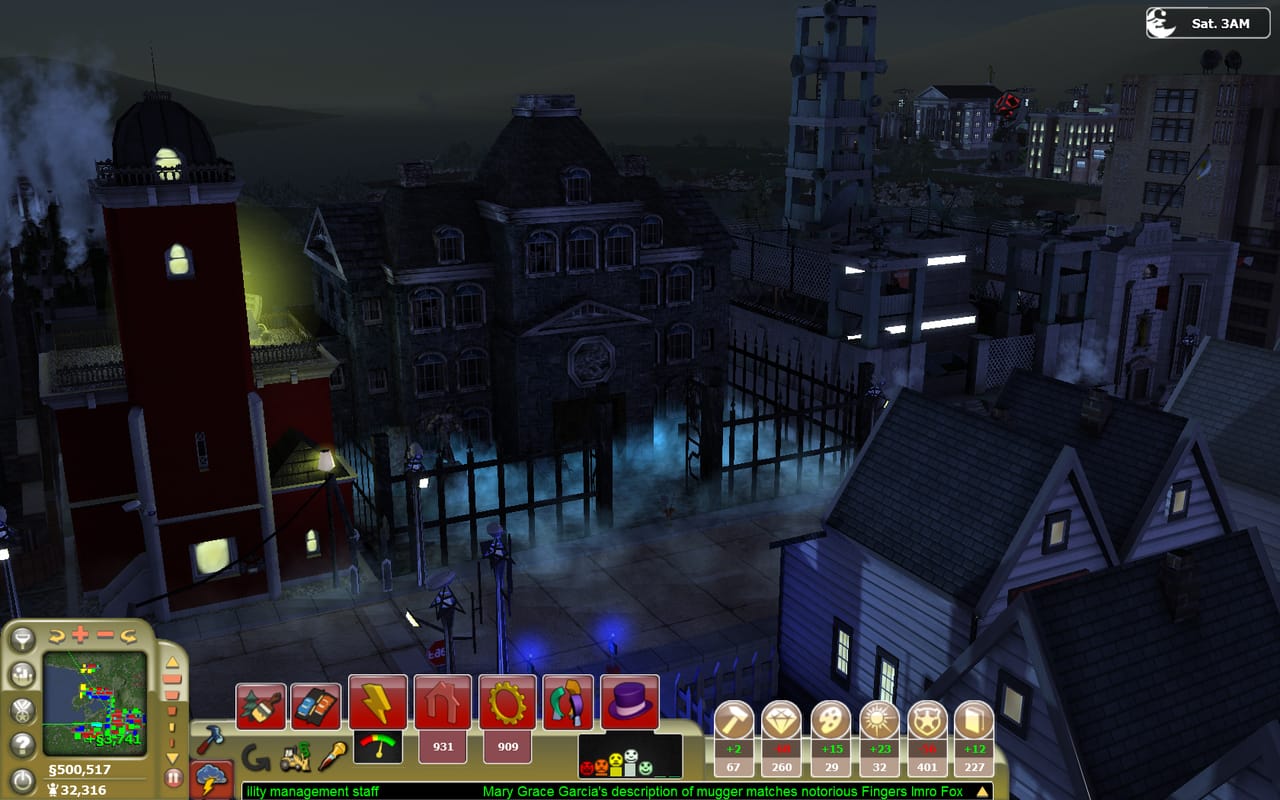Open the storm disasters menu

pos(211,777)
